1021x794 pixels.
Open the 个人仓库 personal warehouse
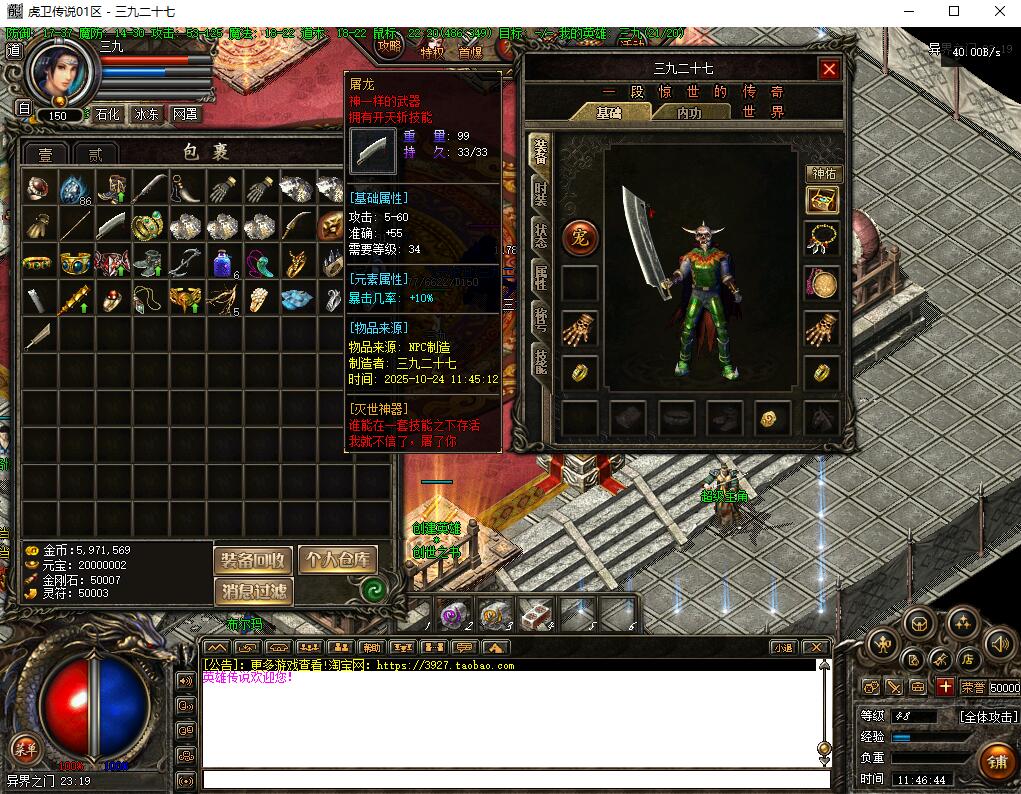(x=338, y=560)
